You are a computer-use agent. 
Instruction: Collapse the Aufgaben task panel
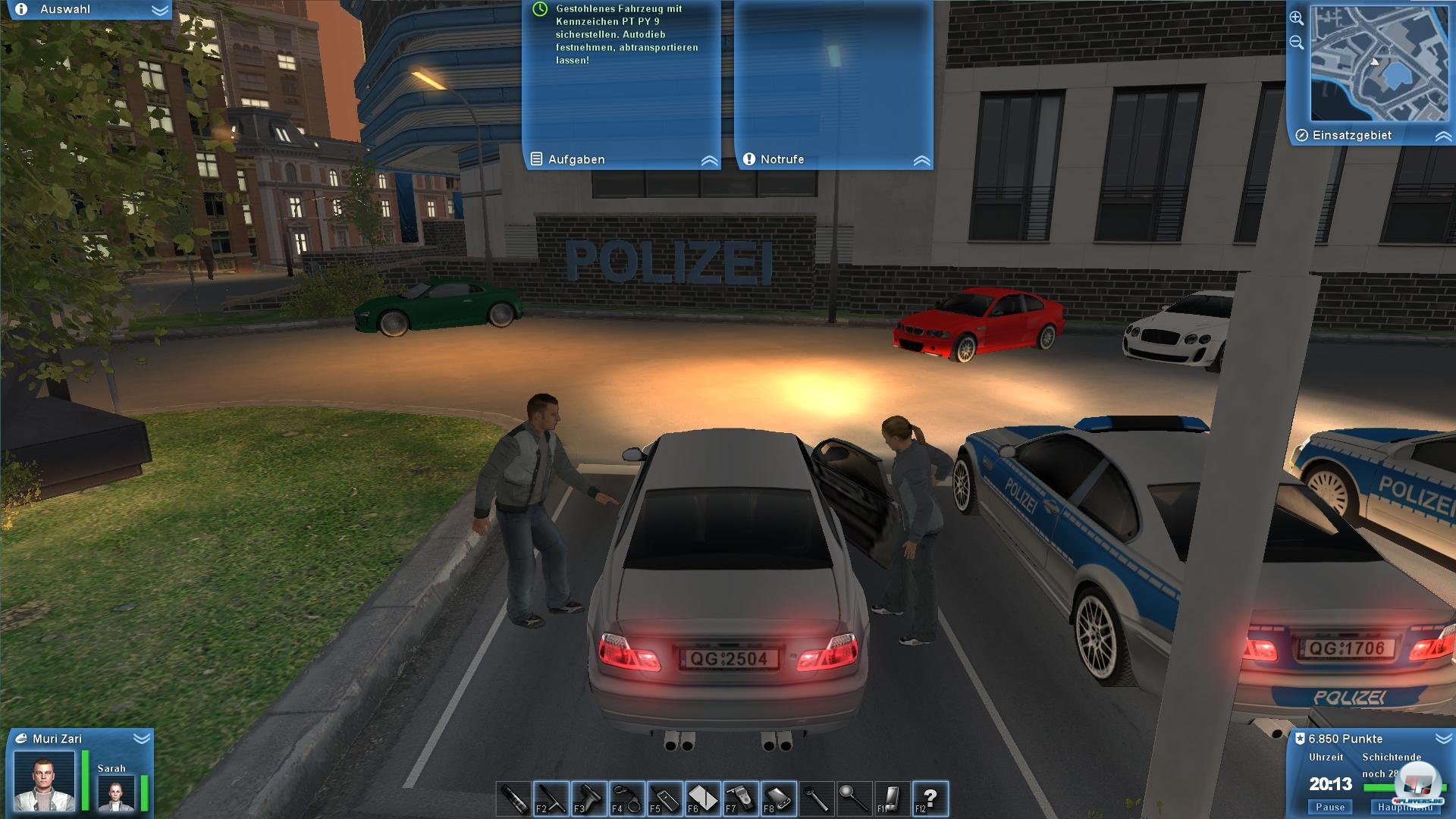[x=709, y=158]
